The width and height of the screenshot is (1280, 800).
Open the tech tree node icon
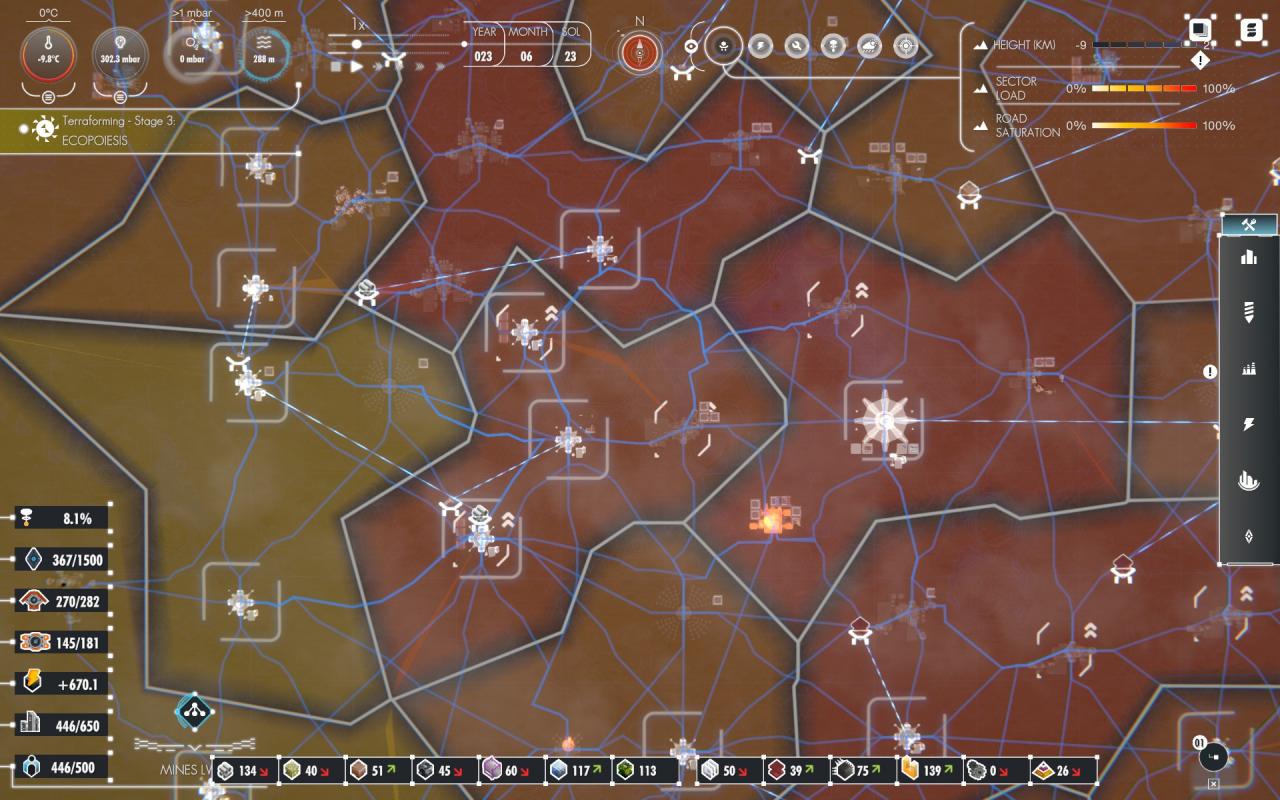(x=192, y=711)
